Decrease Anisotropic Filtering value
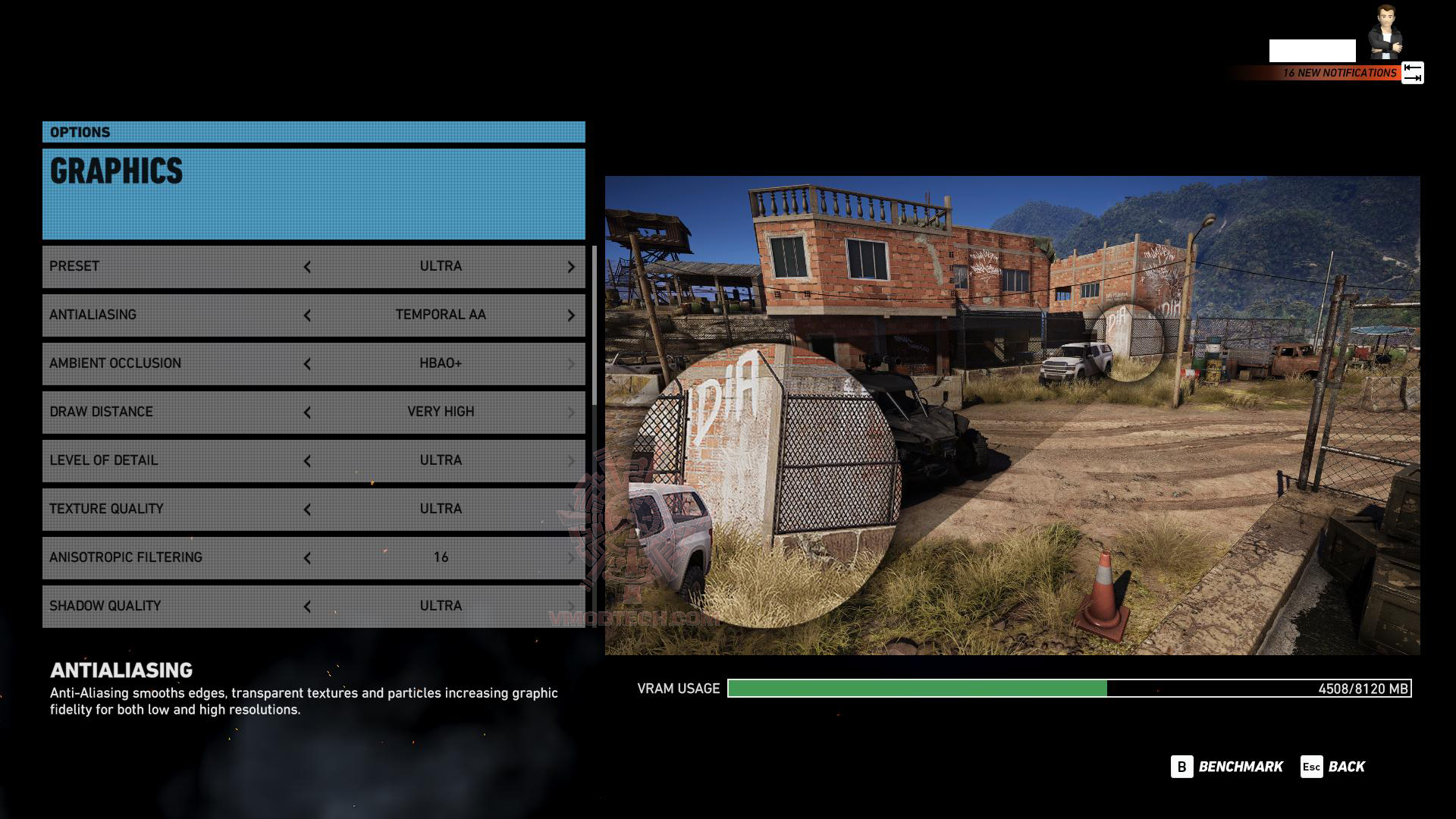Image resolution: width=1456 pixels, height=819 pixels. click(307, 558)
